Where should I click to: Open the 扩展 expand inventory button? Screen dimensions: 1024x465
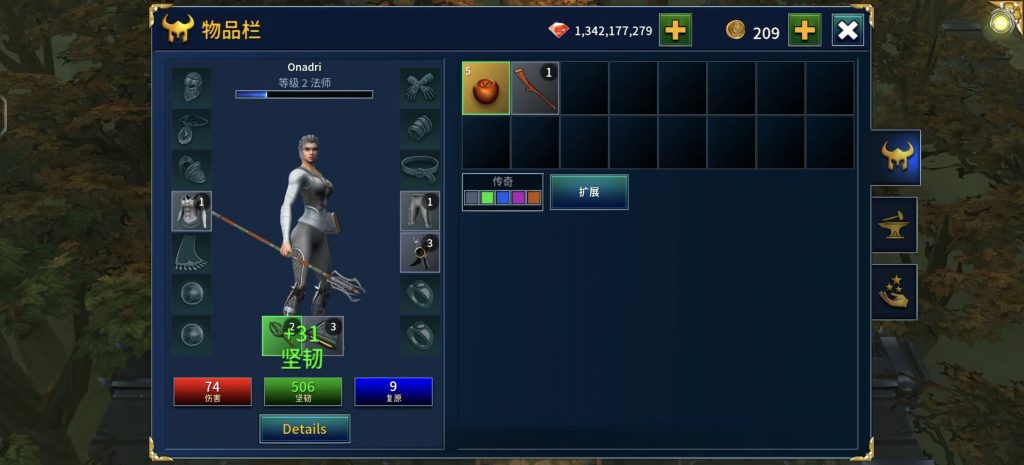tap(589, 192)
